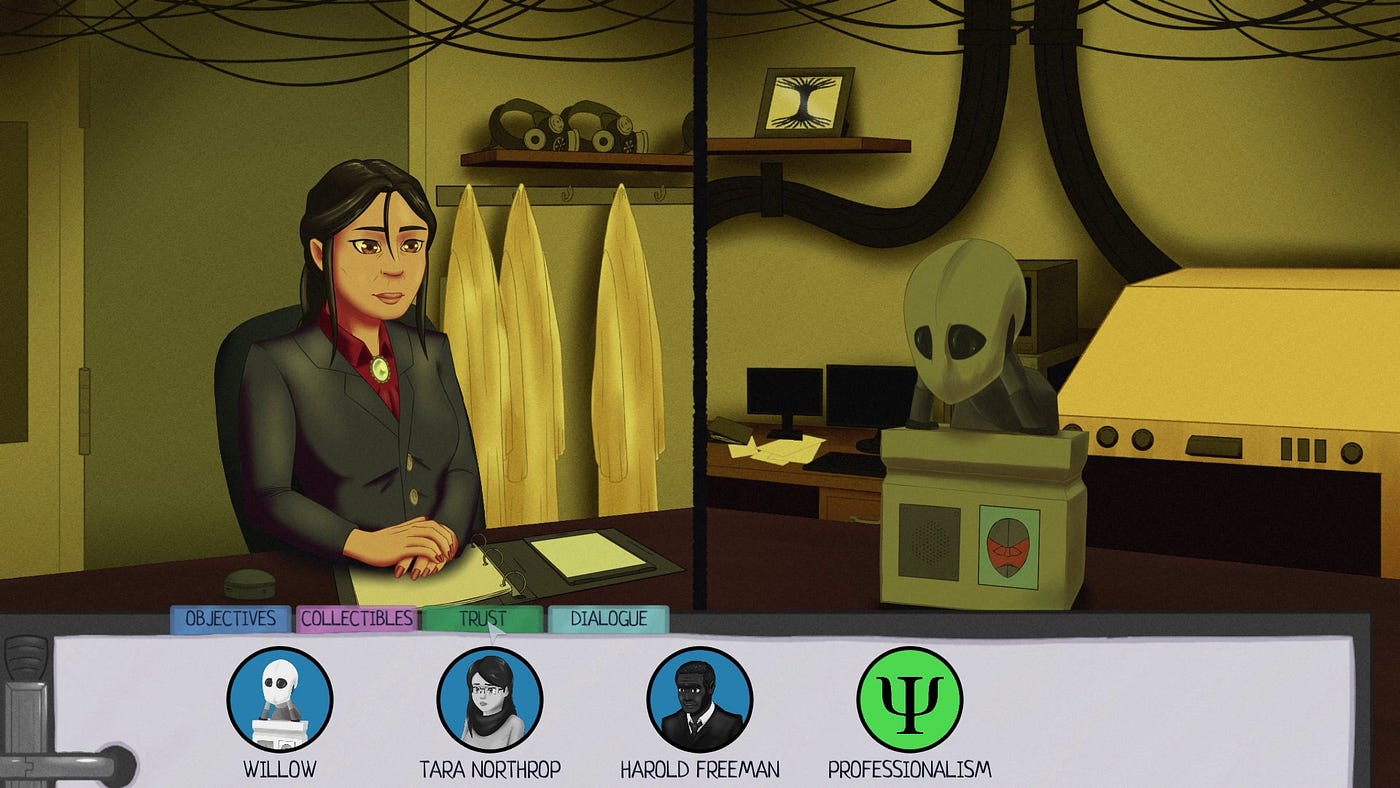The image size is (1400, 788).
Task: Choose Tara Northrop's portrait
Action: [x=489, y=699]
